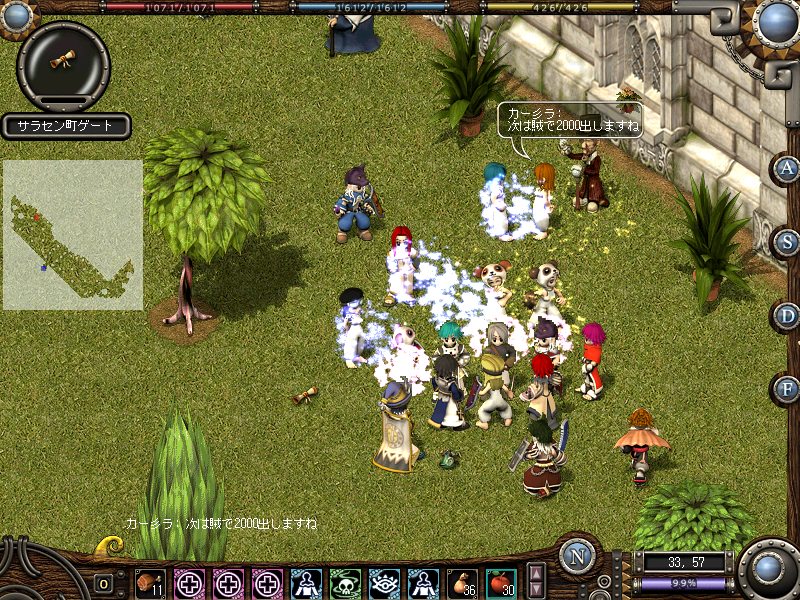Click the small 0 counter box
The height and width of the screenshot is (600, 800).
[x=103, y=584]
